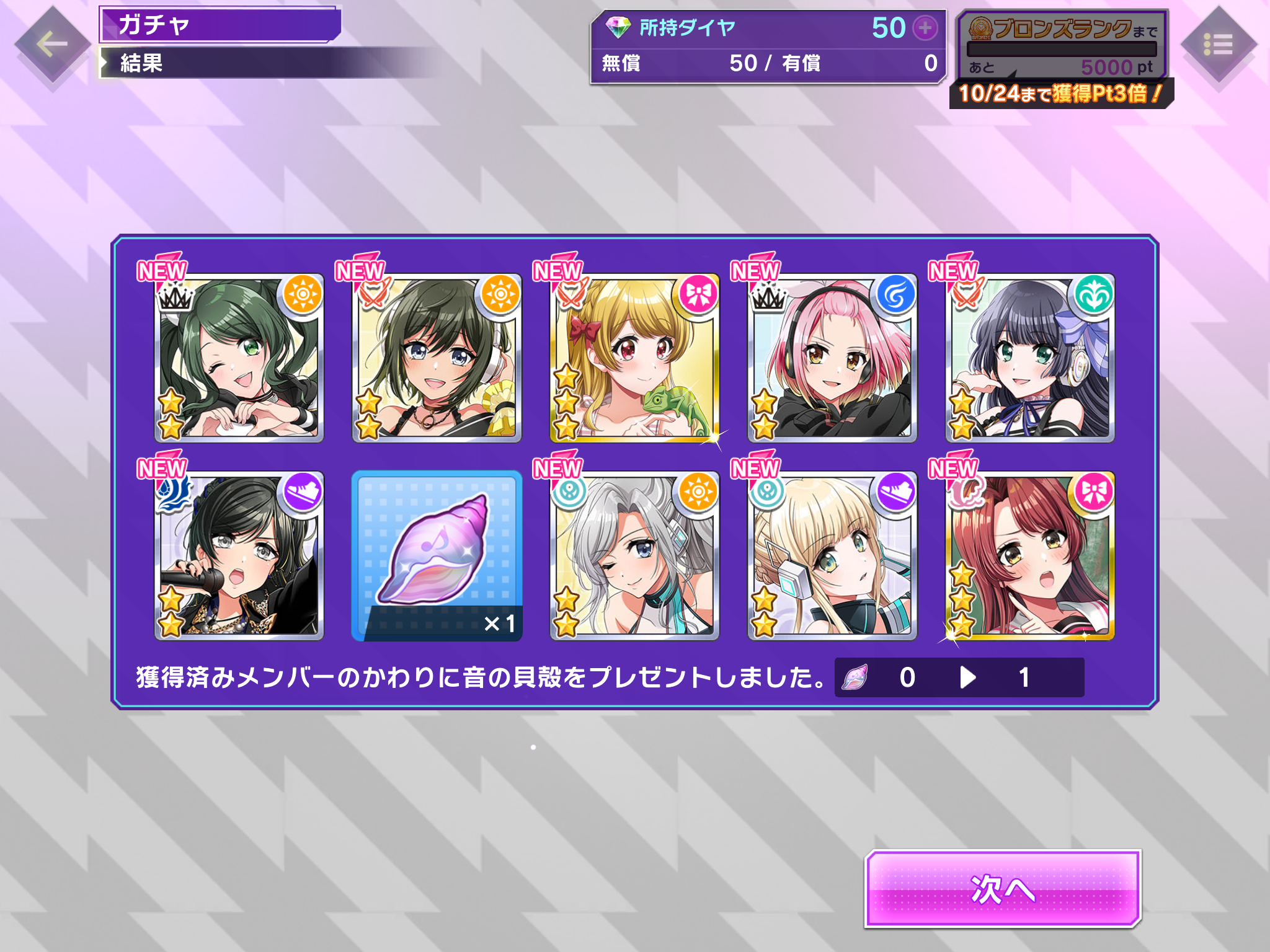This screenshot has width=1270, height=952.
Task: Add diamonds with the plus button
Action: tap(925, 28)
